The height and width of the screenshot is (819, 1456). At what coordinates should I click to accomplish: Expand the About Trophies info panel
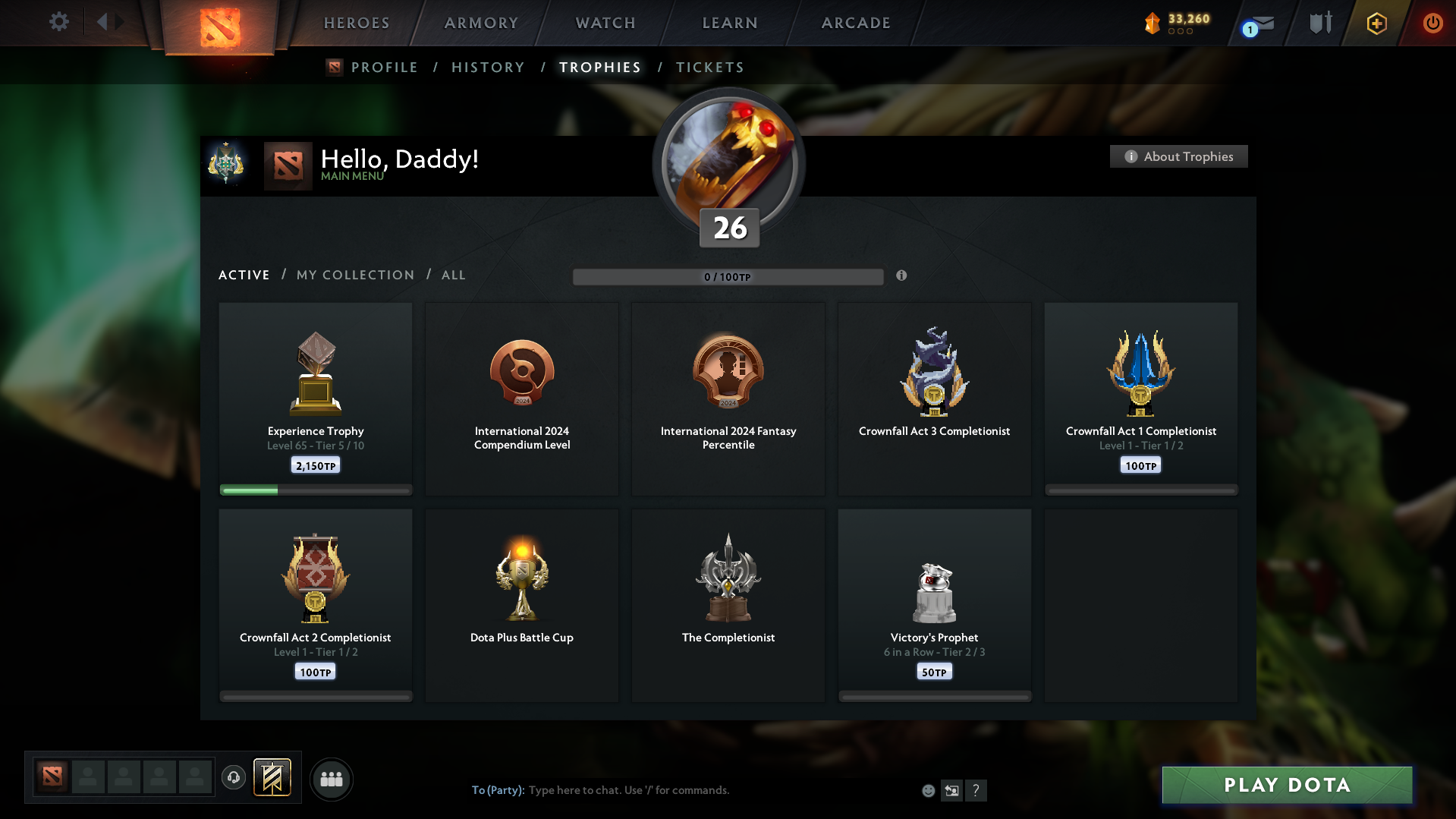[1178, 156]
